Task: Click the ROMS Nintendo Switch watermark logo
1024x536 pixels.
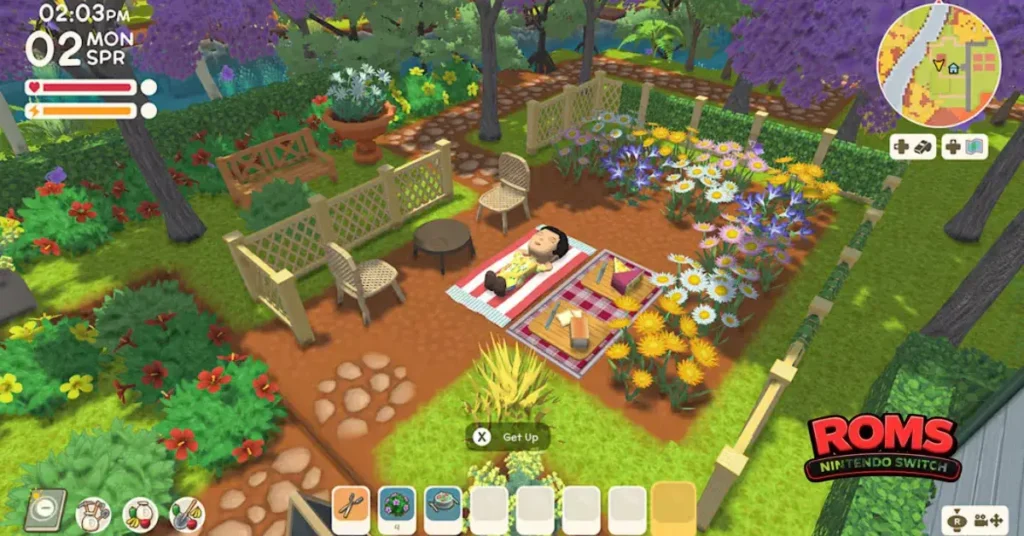Action: tap(884, 446)
